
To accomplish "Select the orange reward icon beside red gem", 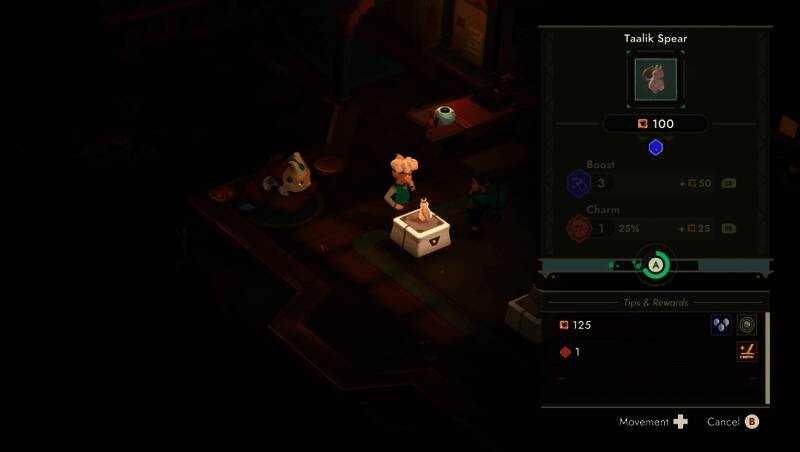I will [x=747, y=351].
